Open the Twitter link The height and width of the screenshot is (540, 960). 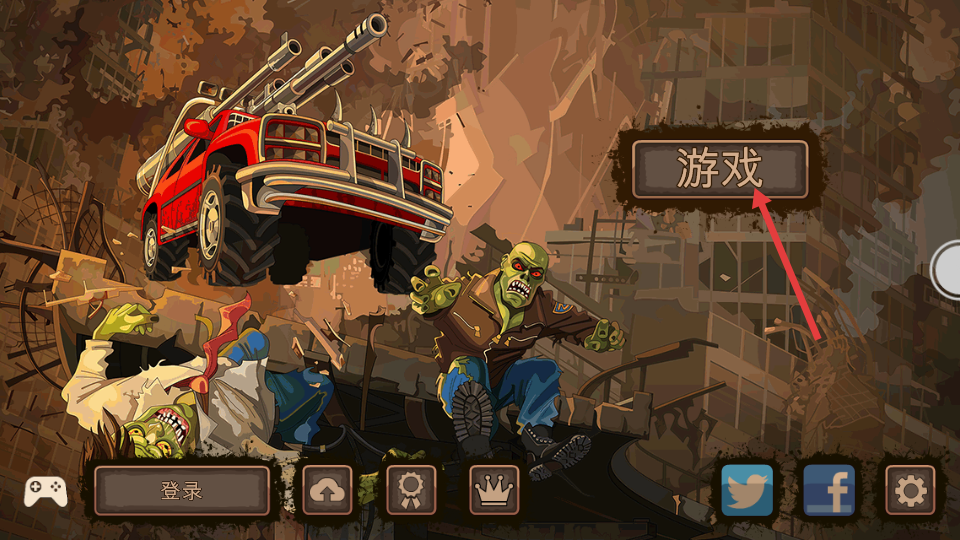pos(748,490)
